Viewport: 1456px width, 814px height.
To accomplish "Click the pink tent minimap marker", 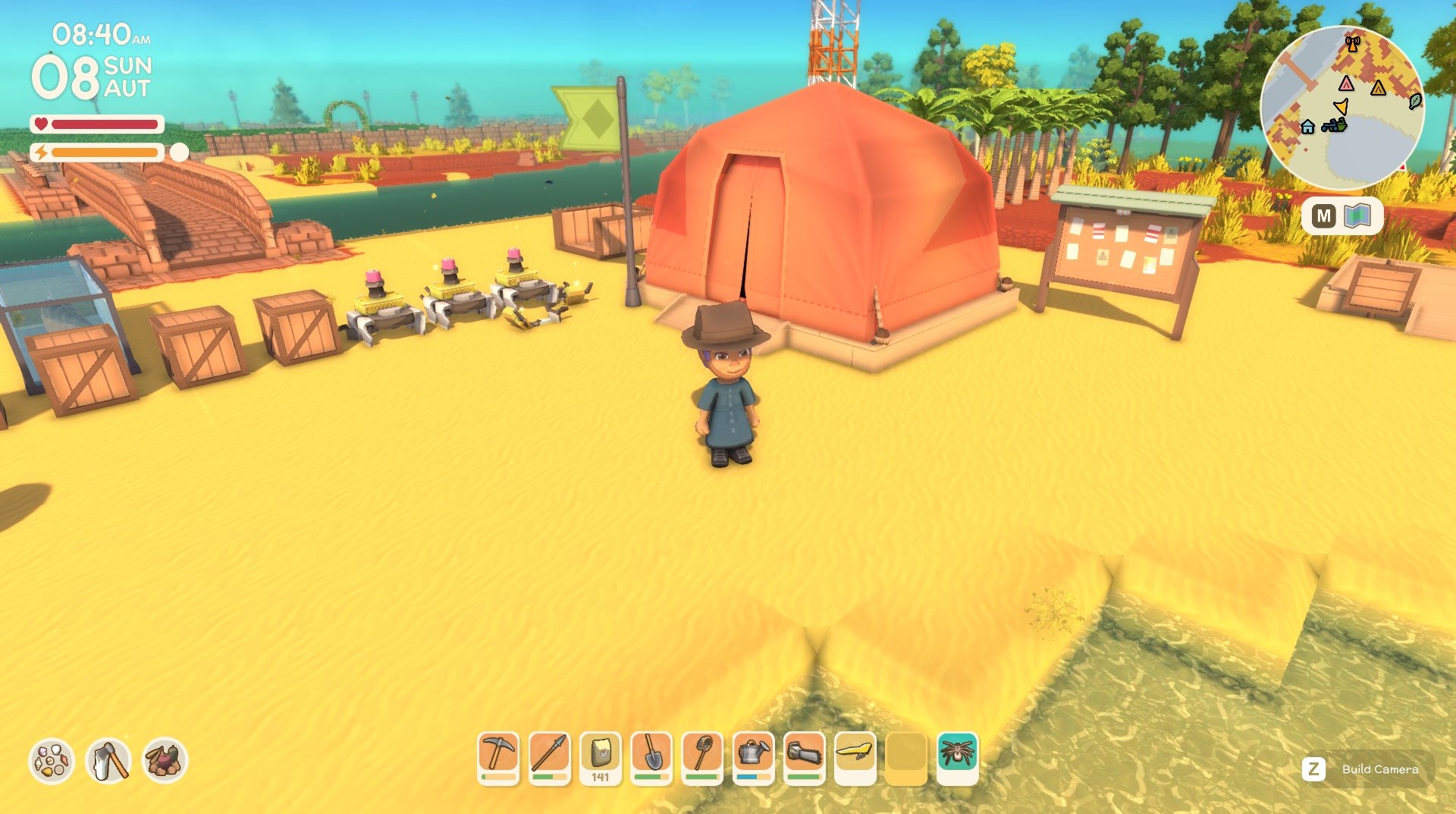I will tap(1346, 83).
